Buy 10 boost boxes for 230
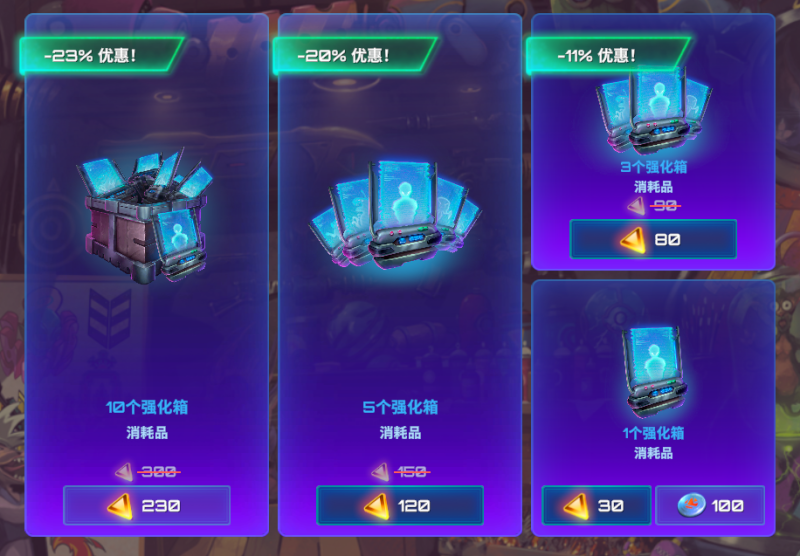This screenshot has height=556, width=800. (147, 505)
